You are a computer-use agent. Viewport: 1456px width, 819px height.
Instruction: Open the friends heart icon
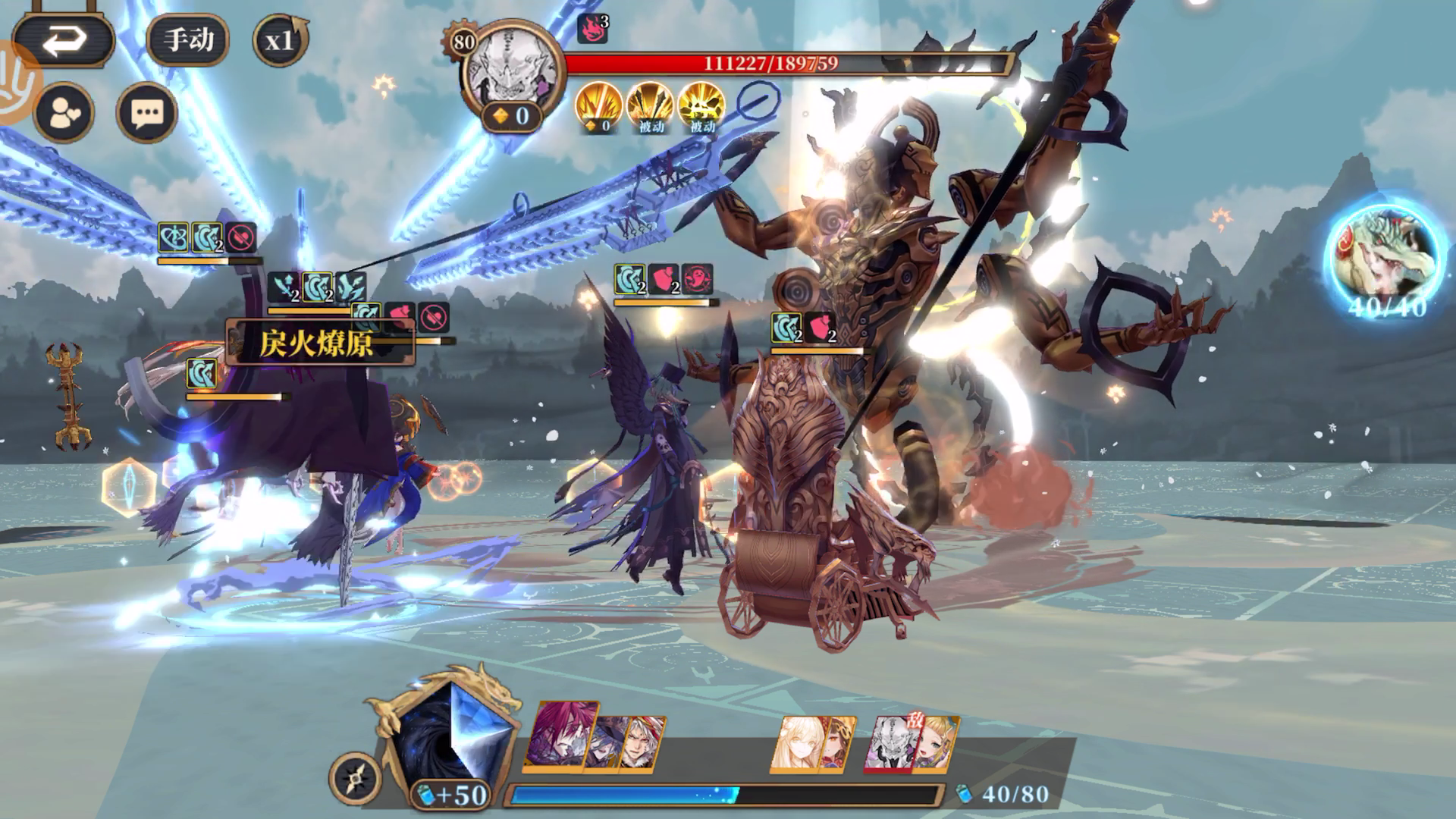(x=64, y=114)
